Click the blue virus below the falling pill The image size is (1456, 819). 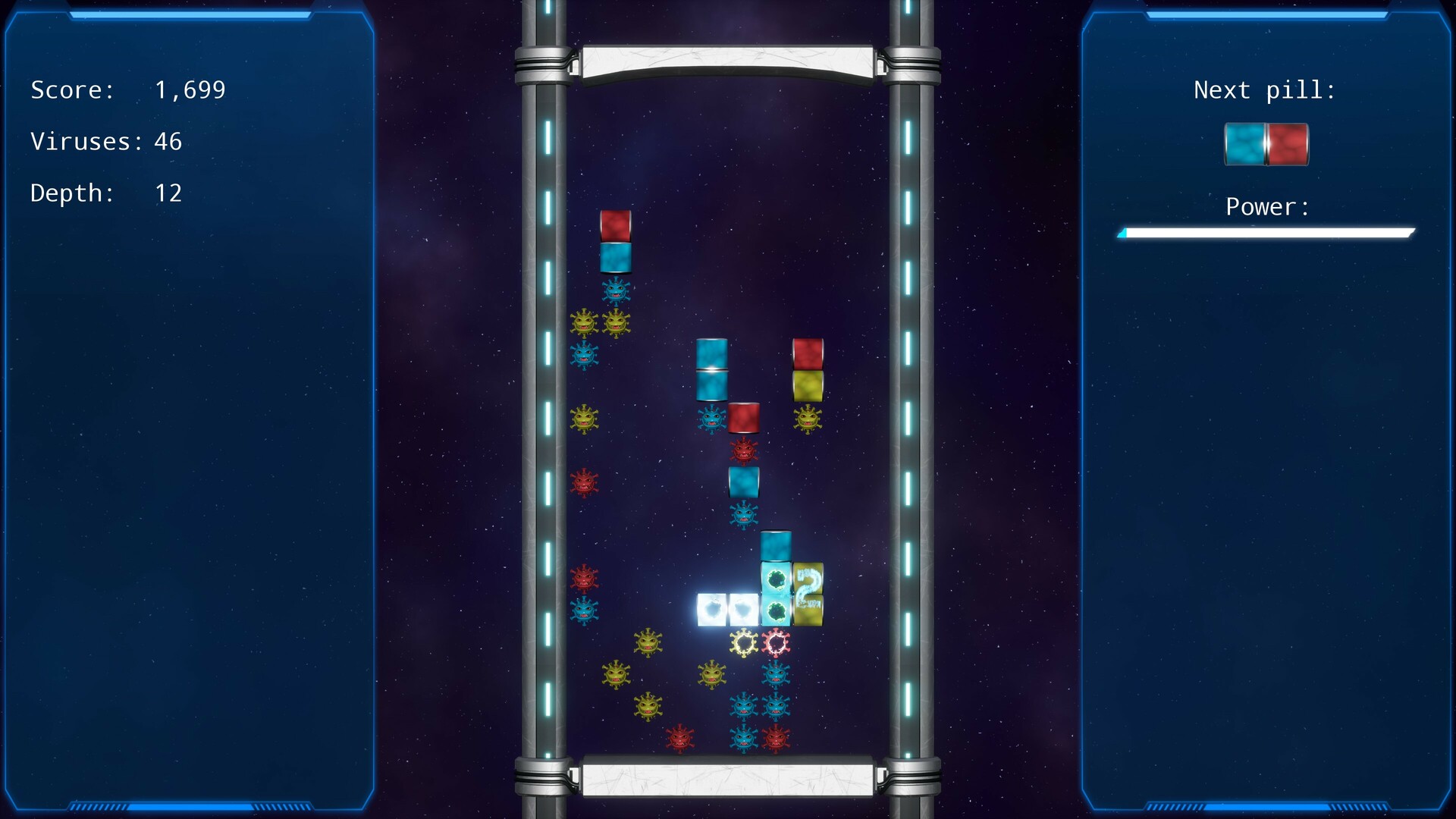pyautogui.click(x=616, y=290)
